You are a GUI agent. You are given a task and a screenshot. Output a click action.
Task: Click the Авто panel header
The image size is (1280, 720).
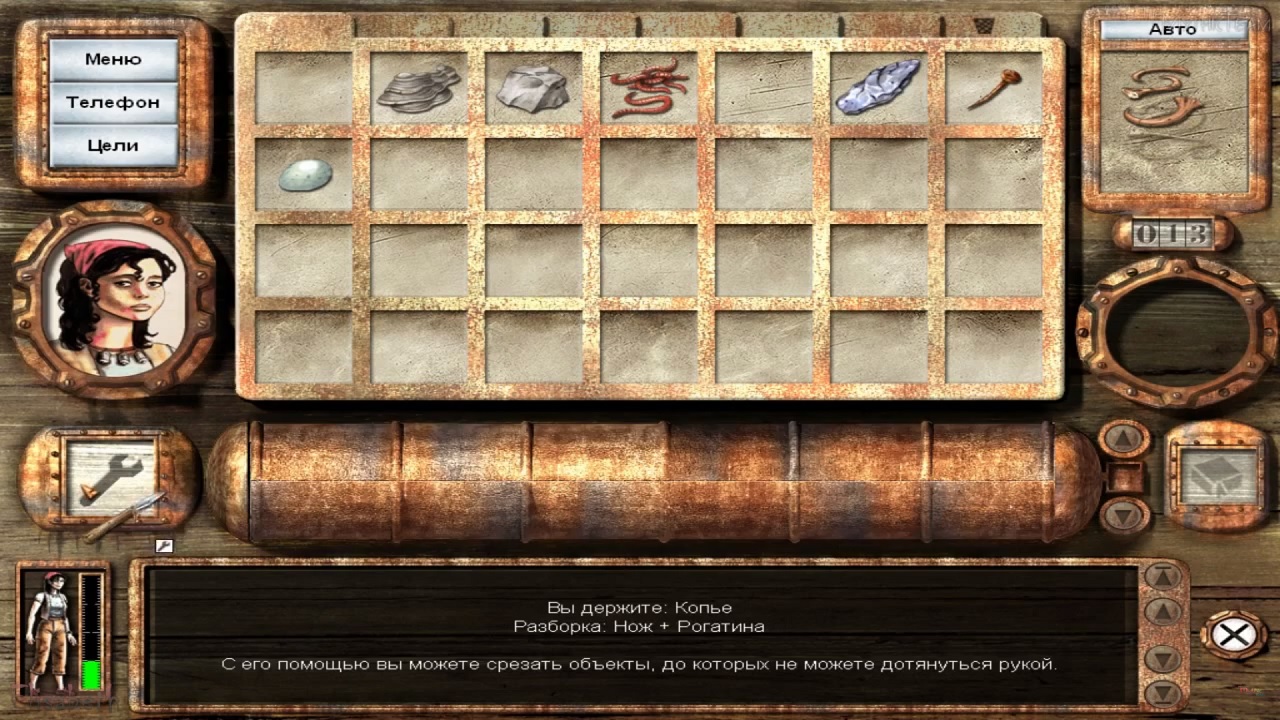point(1173,29)
